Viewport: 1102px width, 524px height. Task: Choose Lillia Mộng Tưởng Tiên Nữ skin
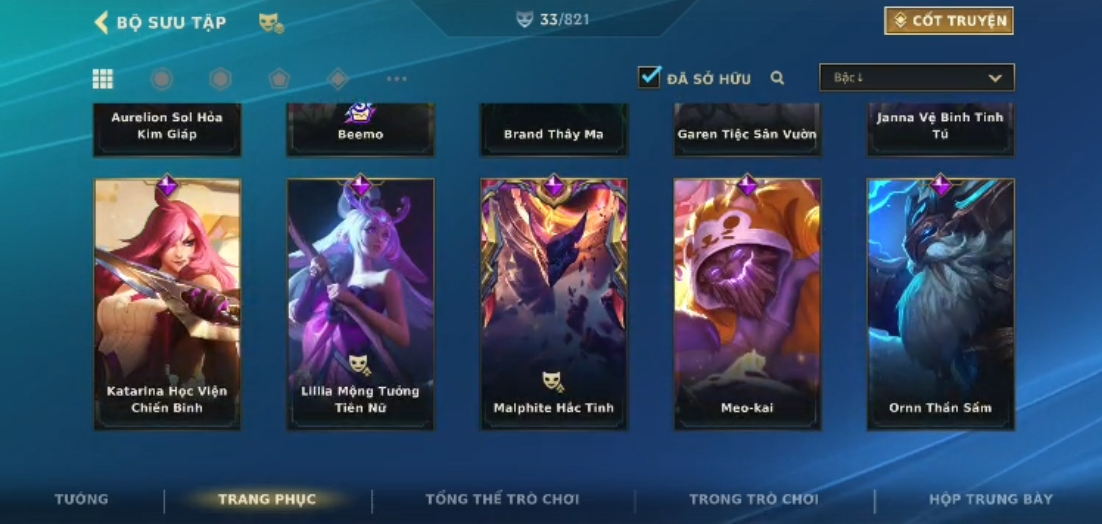click(x=360, y=304)
